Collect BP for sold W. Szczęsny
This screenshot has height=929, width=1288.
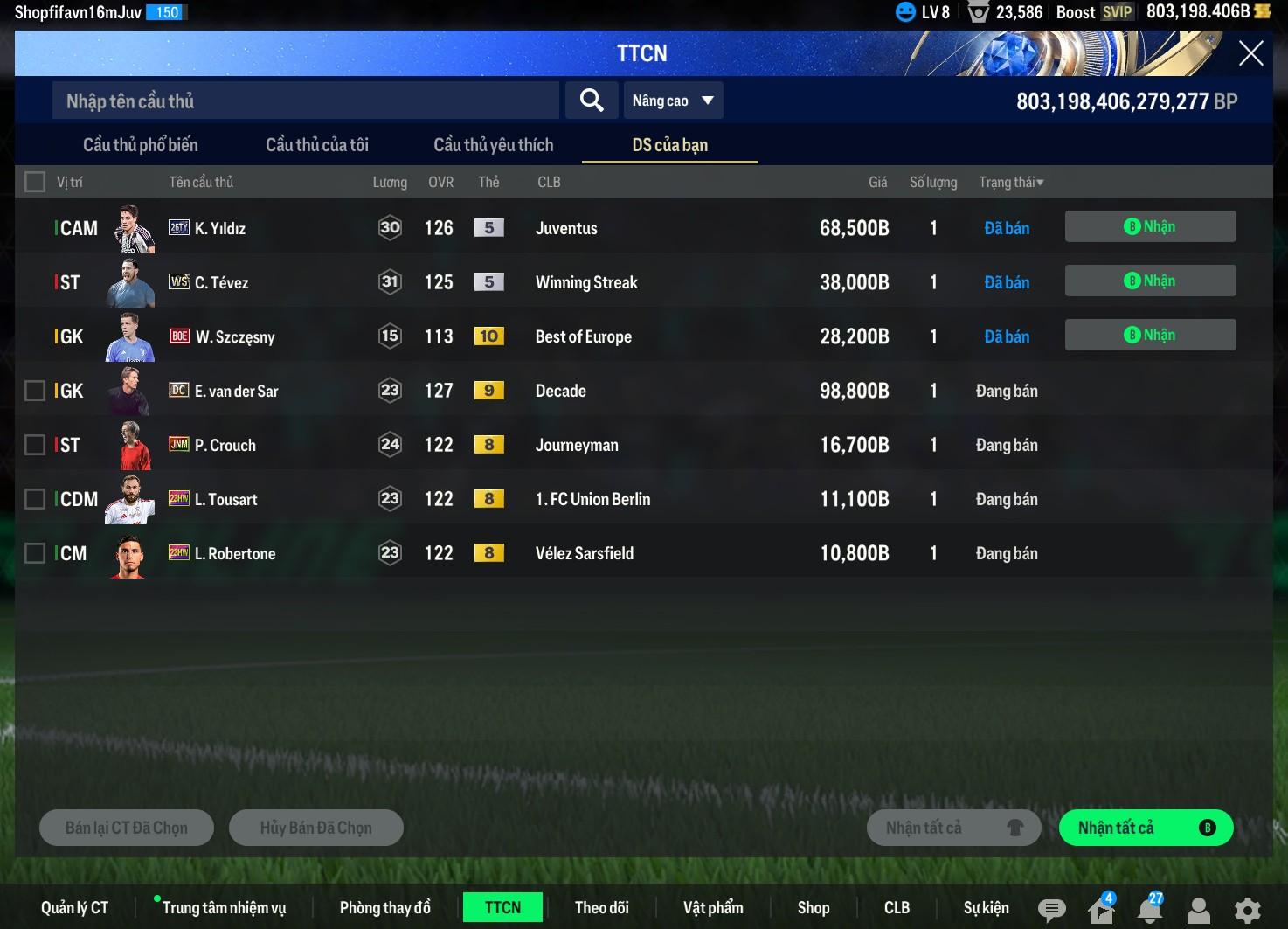1150,335
